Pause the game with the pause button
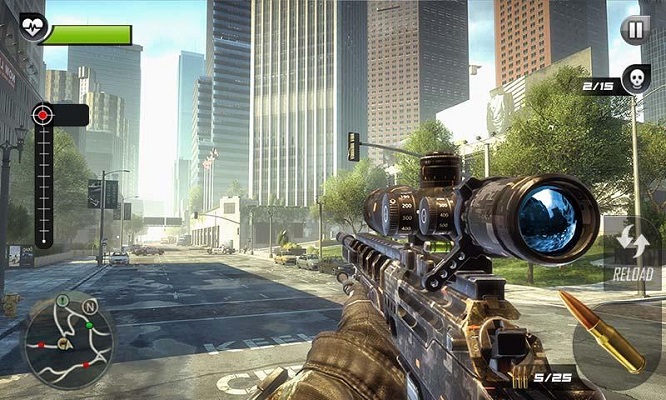Image resolution: width=666 pixels, height=400 pixels. coord(634,29)
